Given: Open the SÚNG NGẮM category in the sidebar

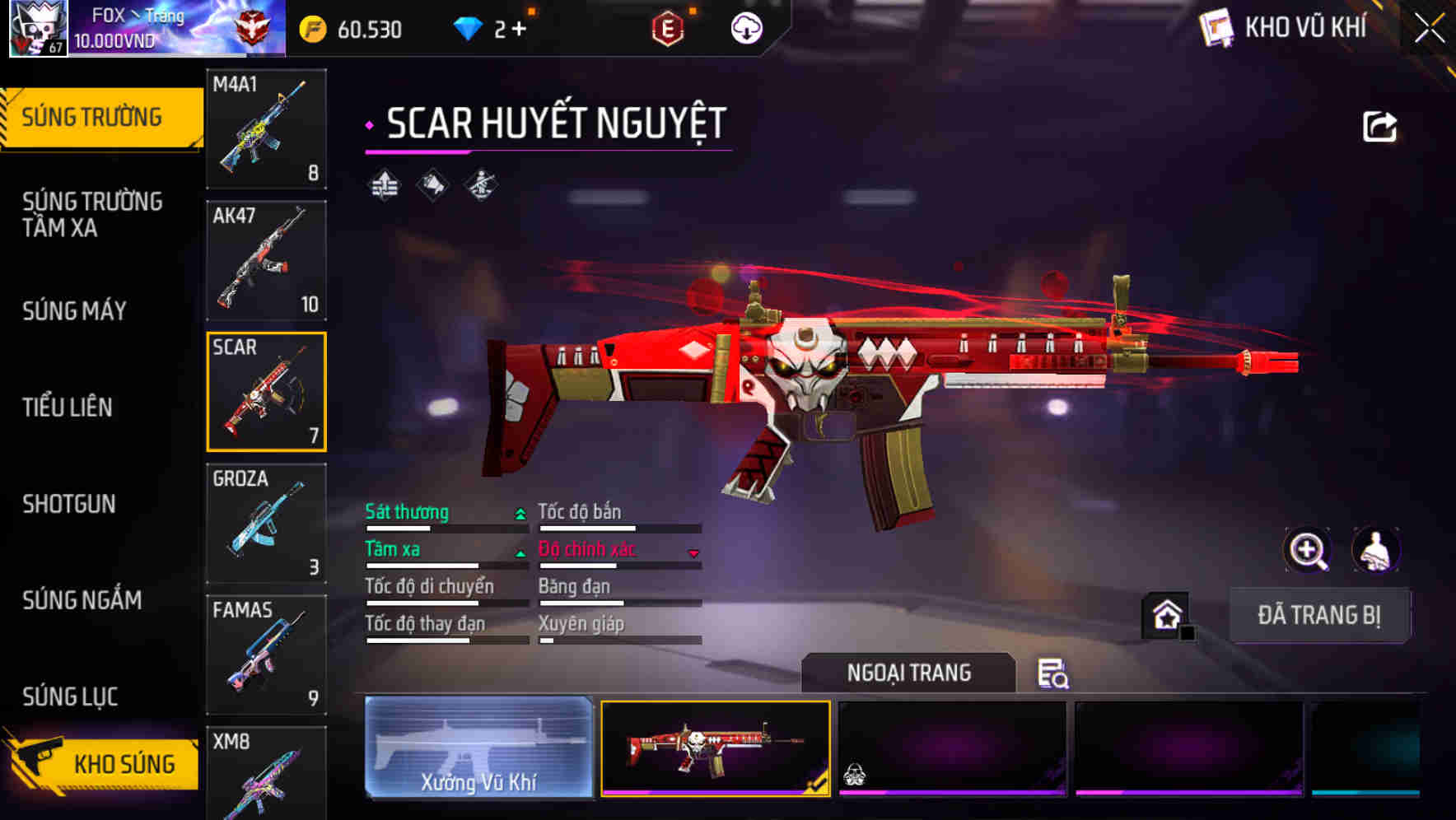Looking at the screenshot, I should pyautogui.click(x=83, y=601).
